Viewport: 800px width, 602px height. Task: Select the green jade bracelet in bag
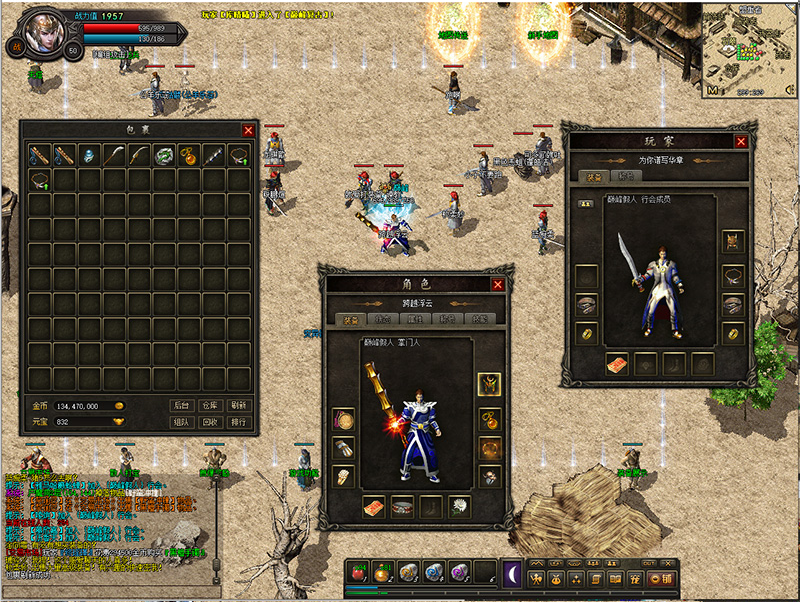[164, 155]
